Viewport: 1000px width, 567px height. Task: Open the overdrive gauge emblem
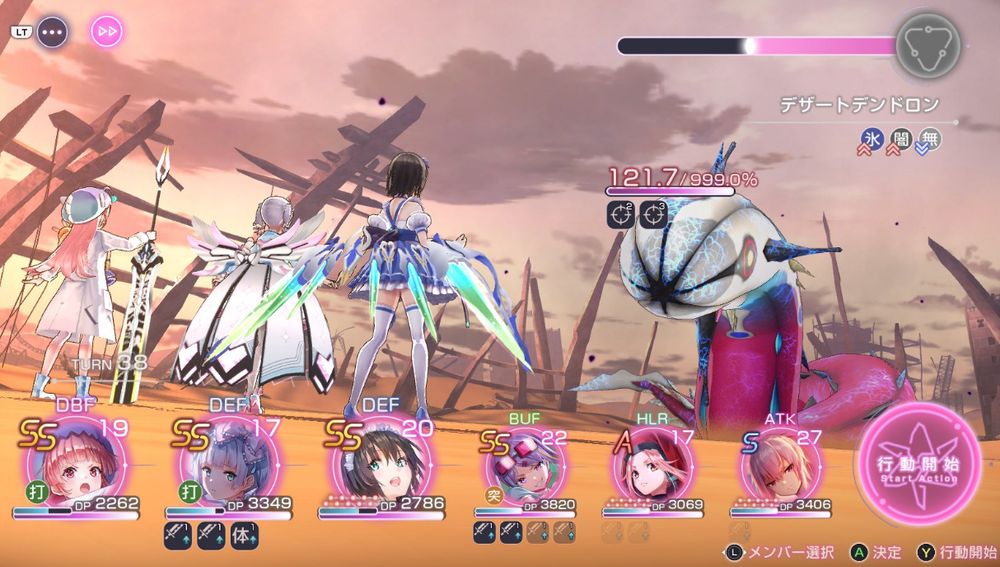[x=927, y=45]
